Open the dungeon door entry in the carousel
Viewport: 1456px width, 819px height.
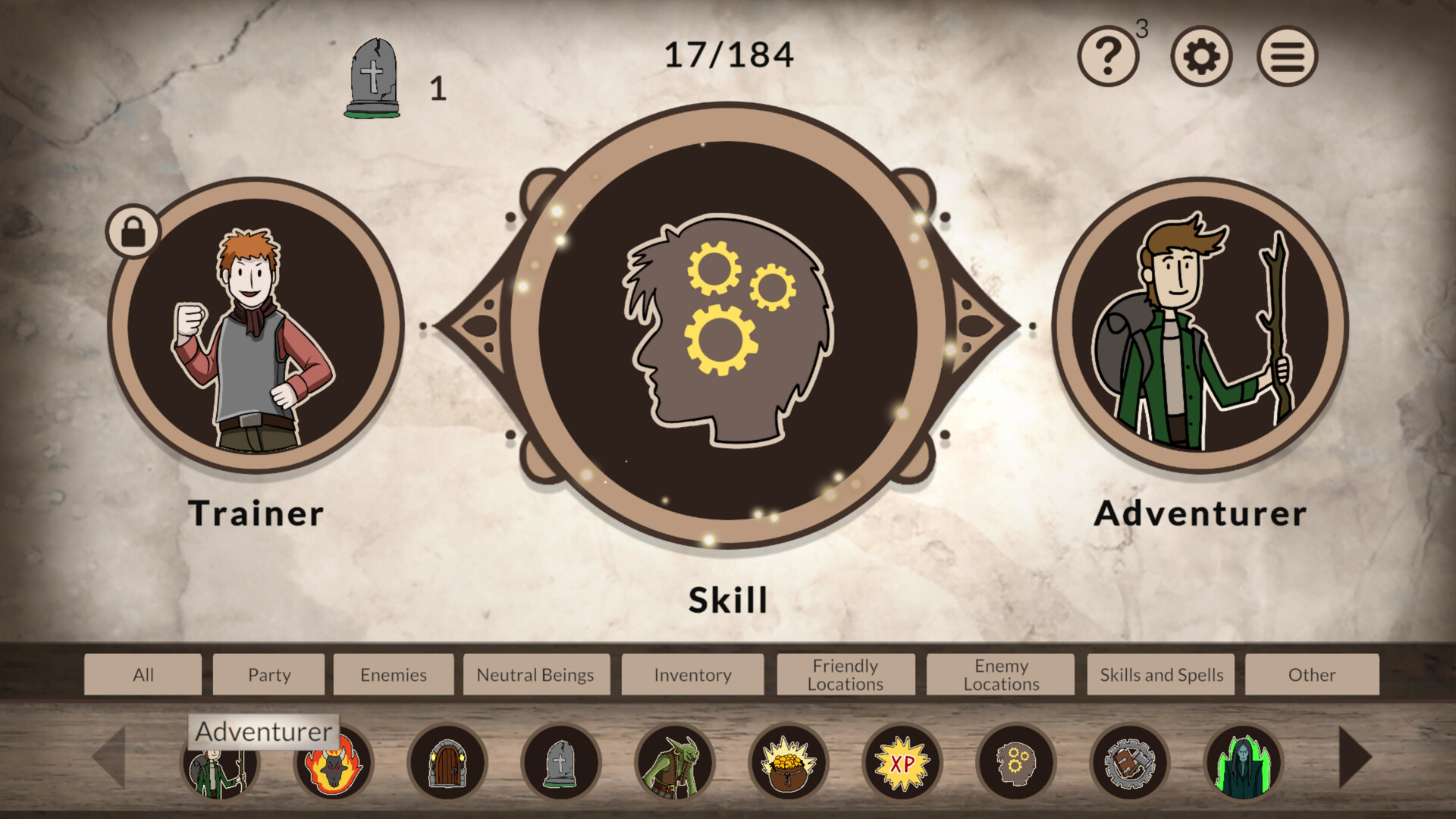449,764
